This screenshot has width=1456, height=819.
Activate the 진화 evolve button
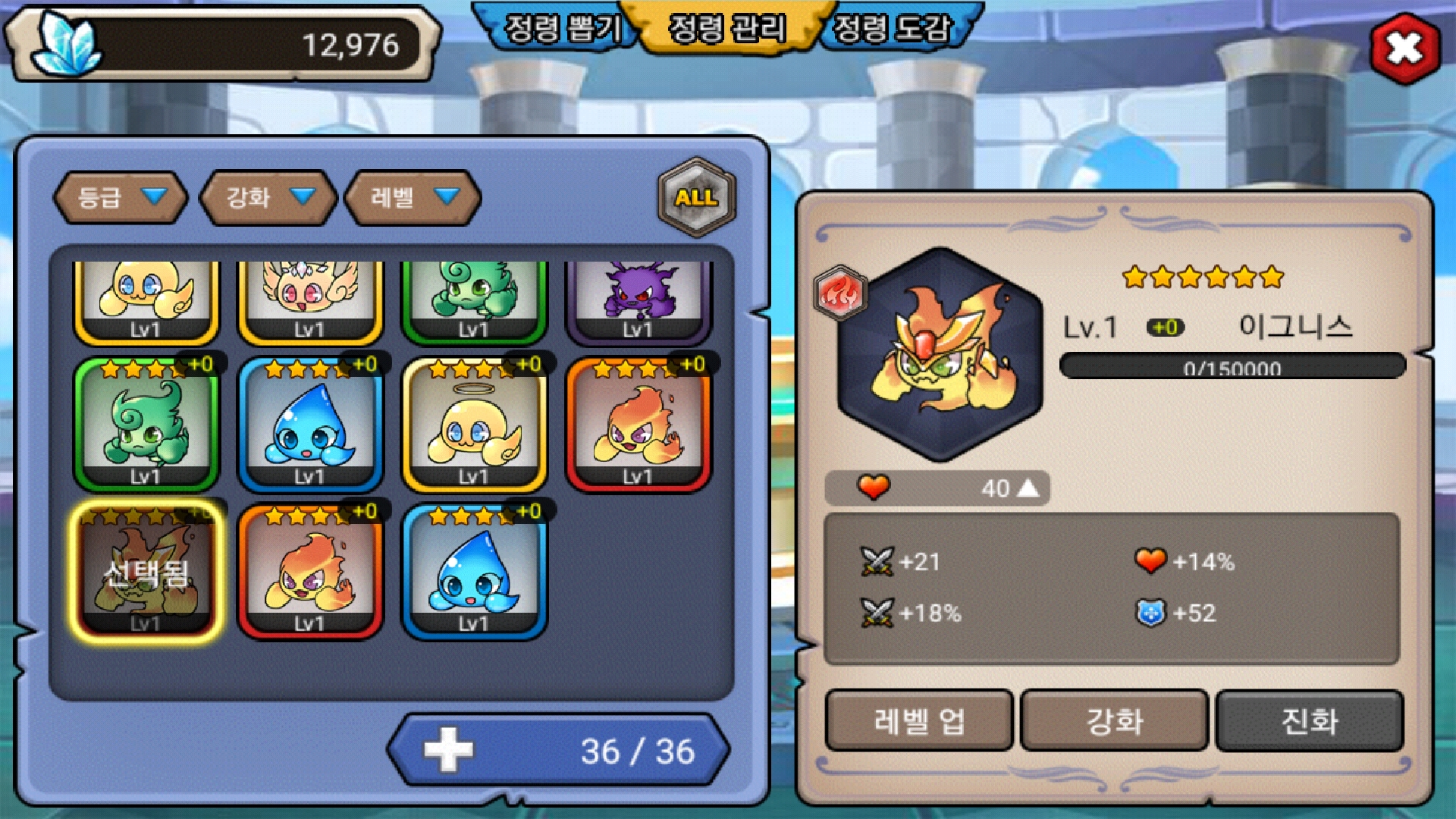tap(1309, 720)
